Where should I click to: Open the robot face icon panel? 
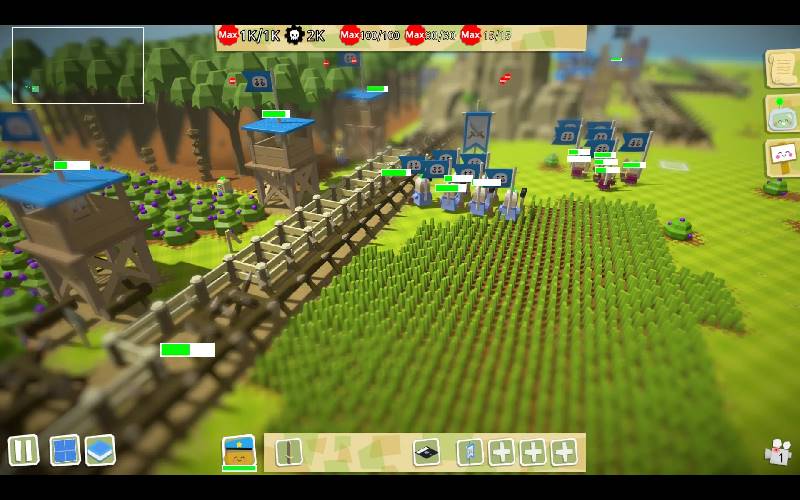780,113
